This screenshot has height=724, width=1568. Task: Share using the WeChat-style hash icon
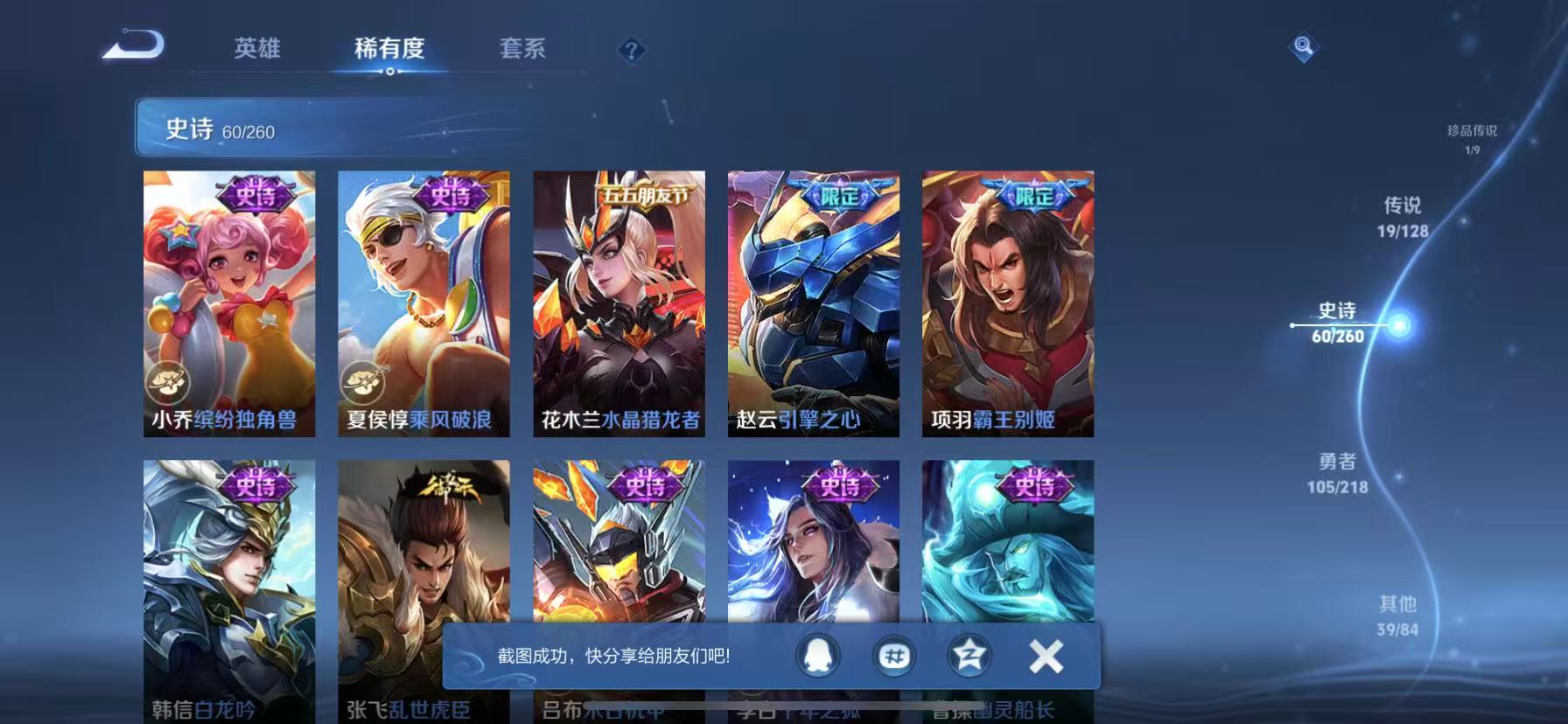[895, 657]
